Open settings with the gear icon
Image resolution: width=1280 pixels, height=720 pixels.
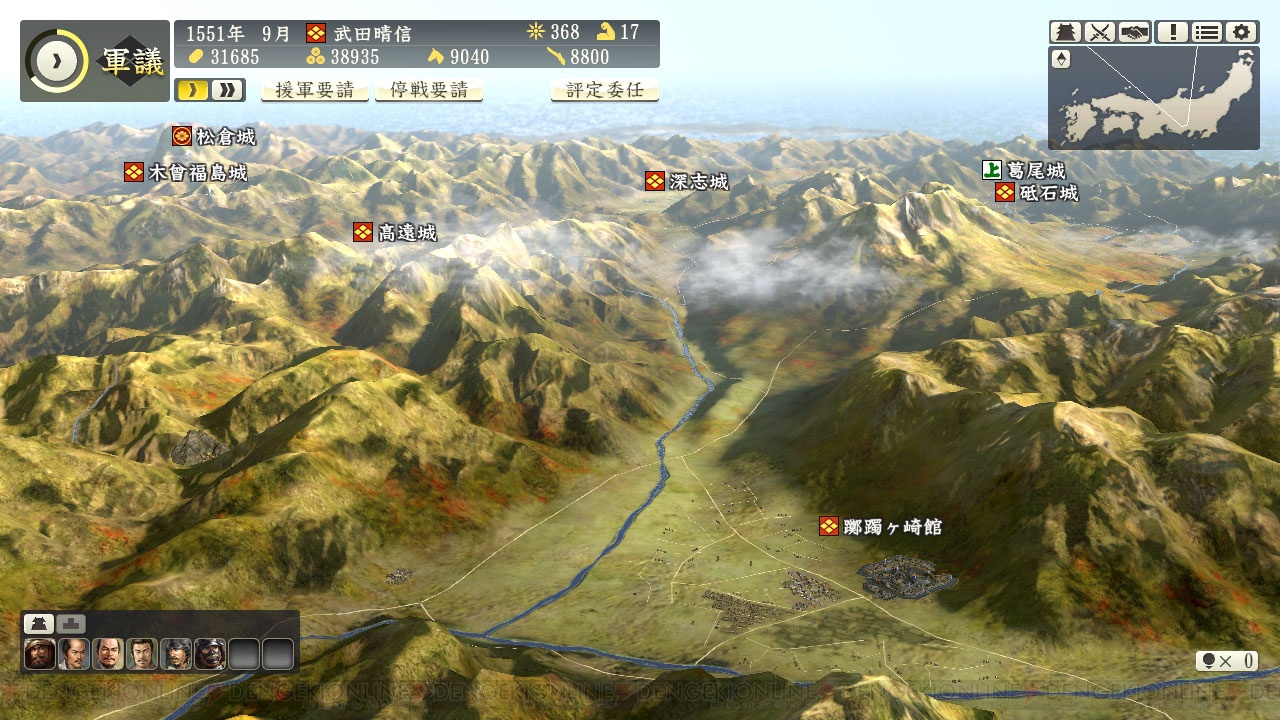[1242, 32]
